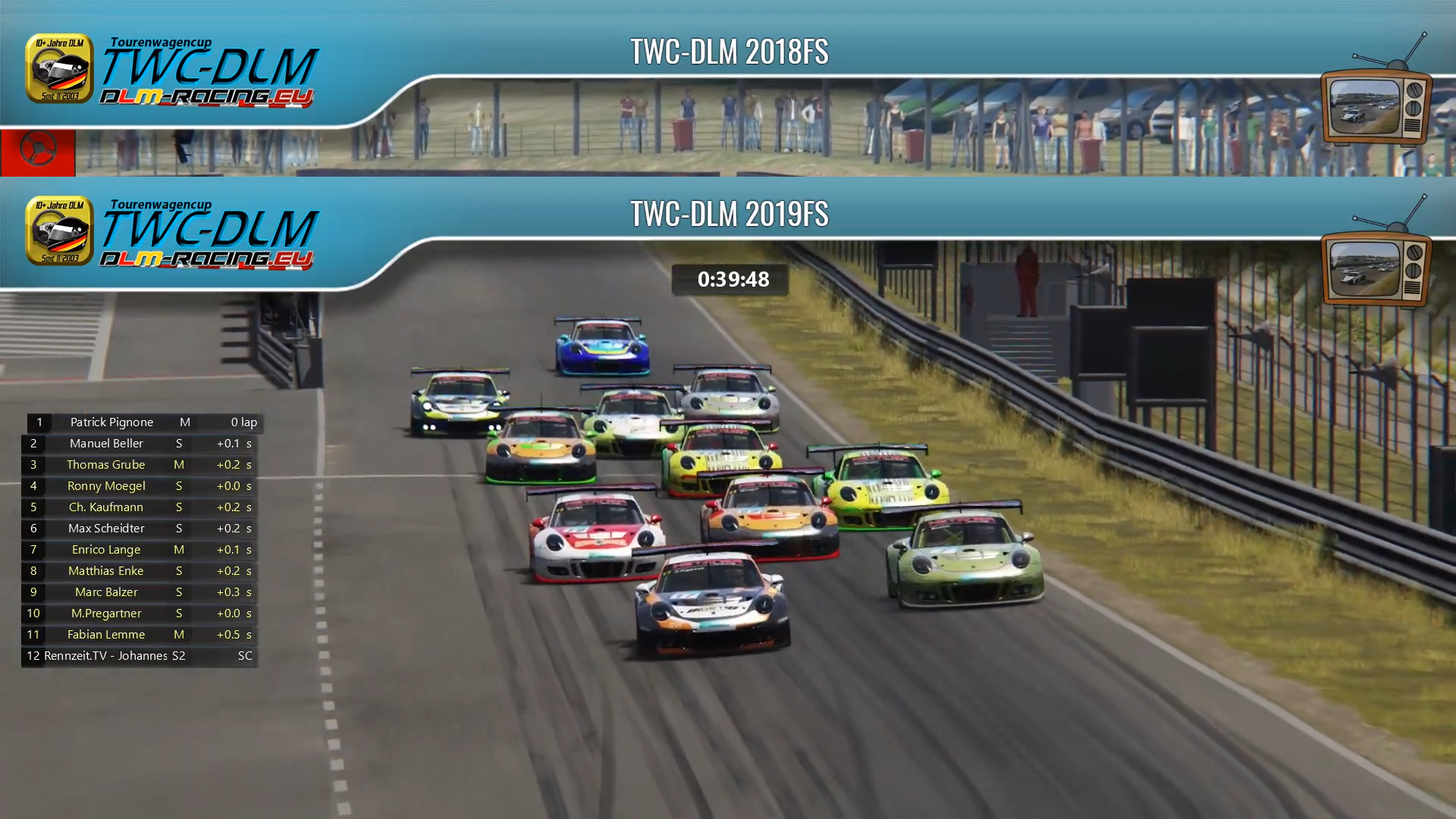Click the red steering wheel icon
Screen dimensions: 1456x819
(37, 149)
